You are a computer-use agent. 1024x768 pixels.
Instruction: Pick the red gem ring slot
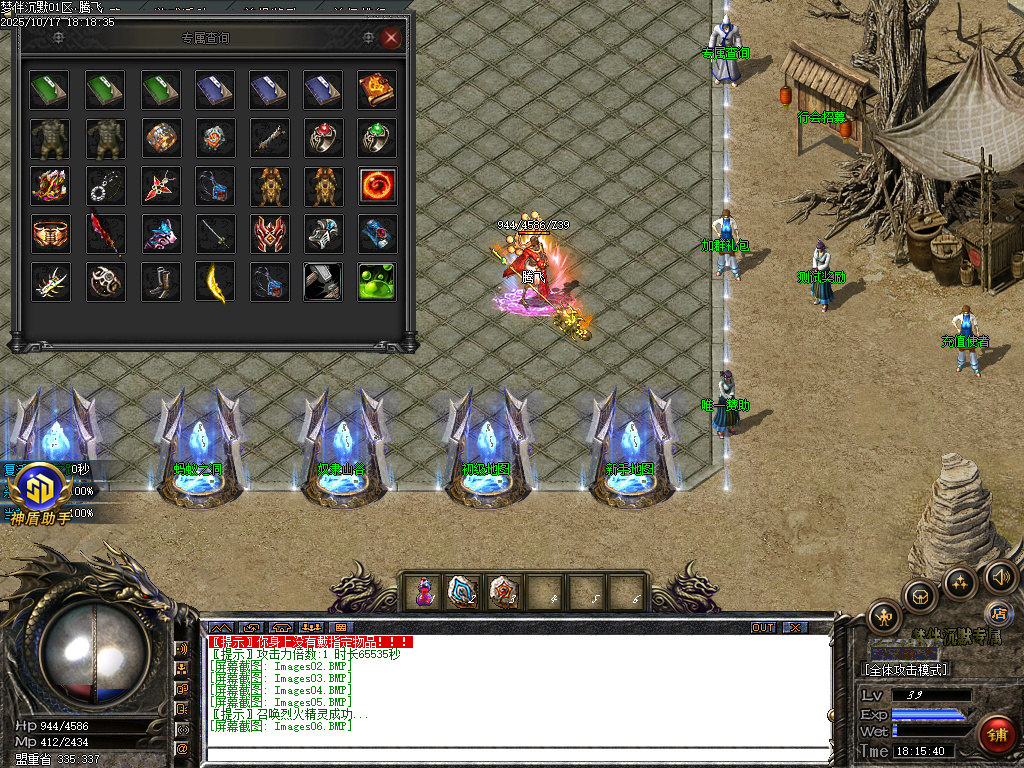point(323,138)
